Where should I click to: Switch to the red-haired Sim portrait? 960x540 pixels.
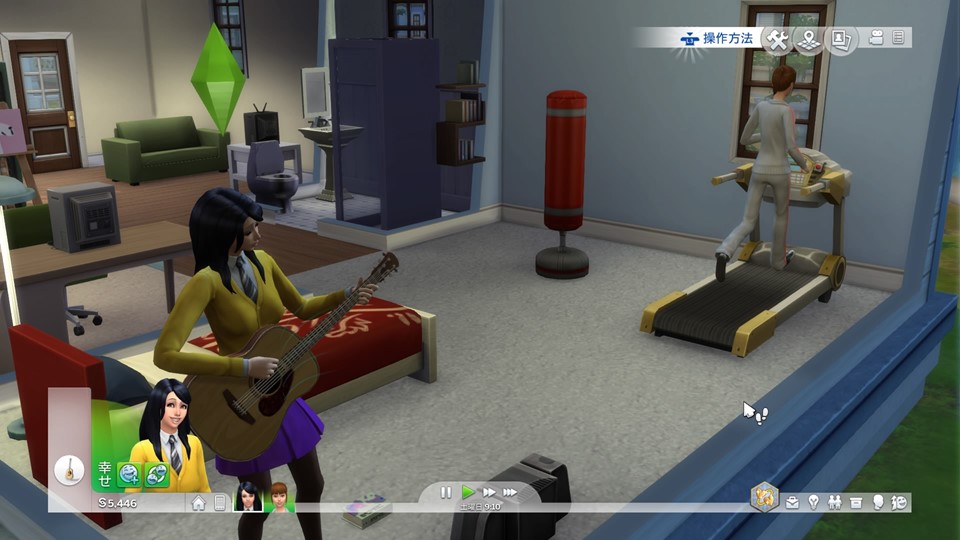click(278, 498)
